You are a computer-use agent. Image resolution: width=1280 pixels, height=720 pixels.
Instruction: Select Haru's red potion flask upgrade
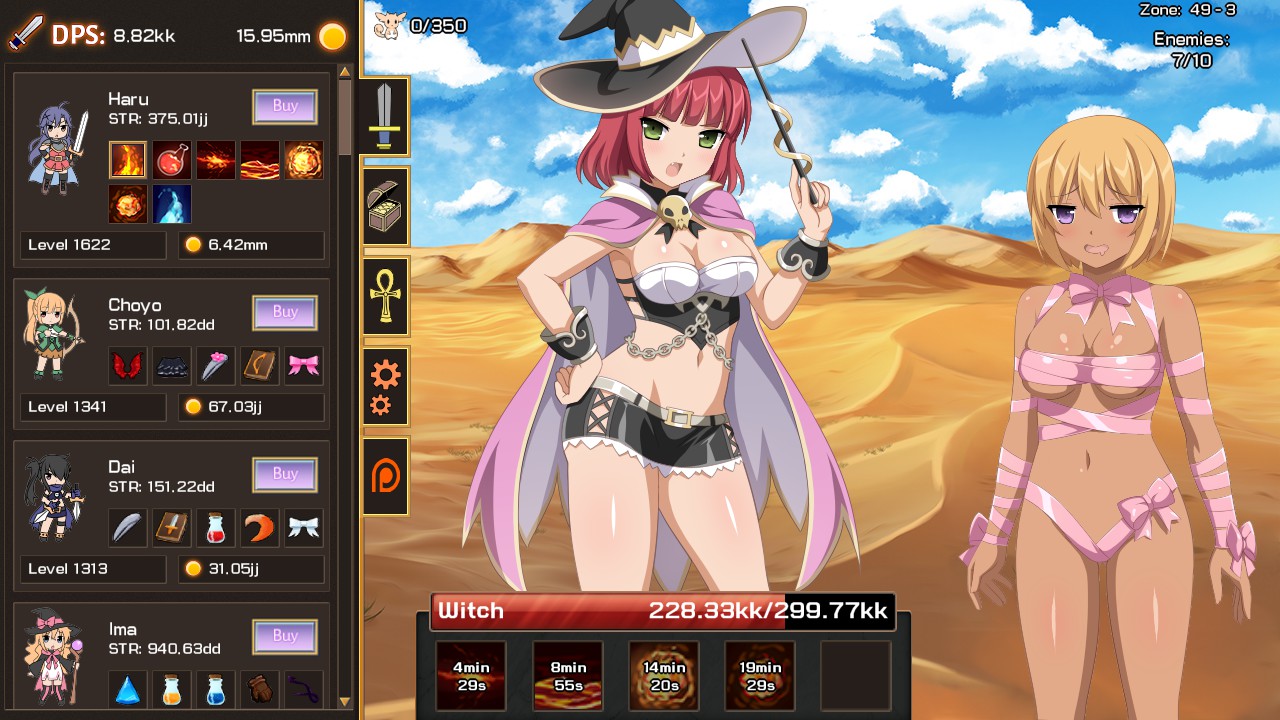172,160
